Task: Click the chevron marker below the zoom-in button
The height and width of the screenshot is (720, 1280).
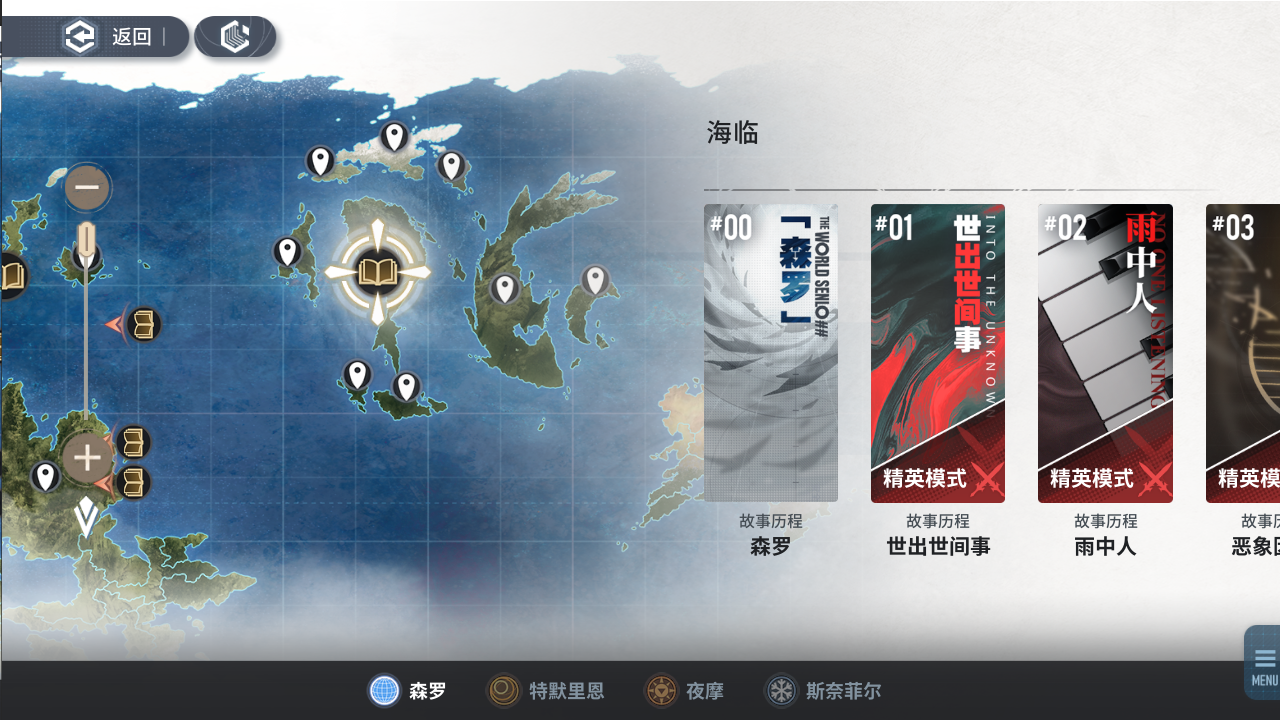Action: point(87,518)
